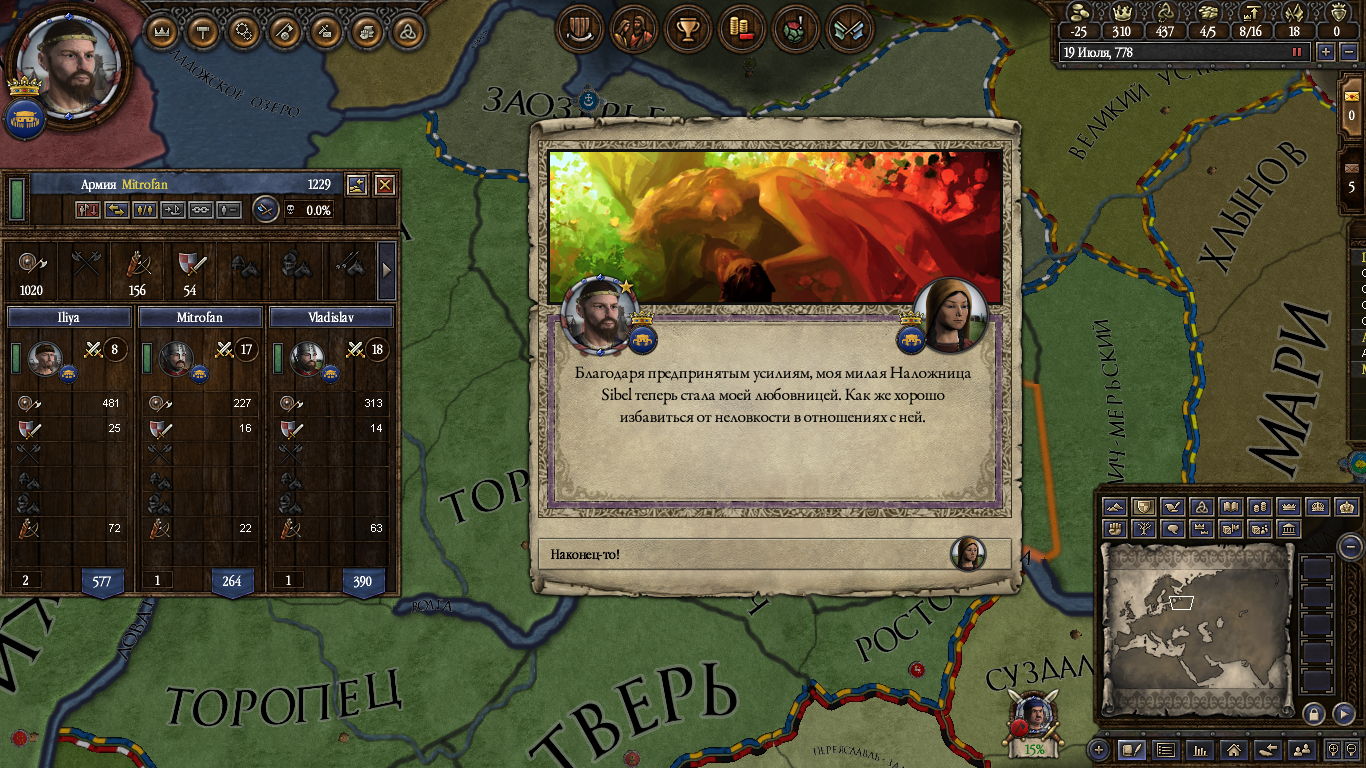Open the military shield banner menu
Screen dimensions: 1366x768
pos(578,28)
